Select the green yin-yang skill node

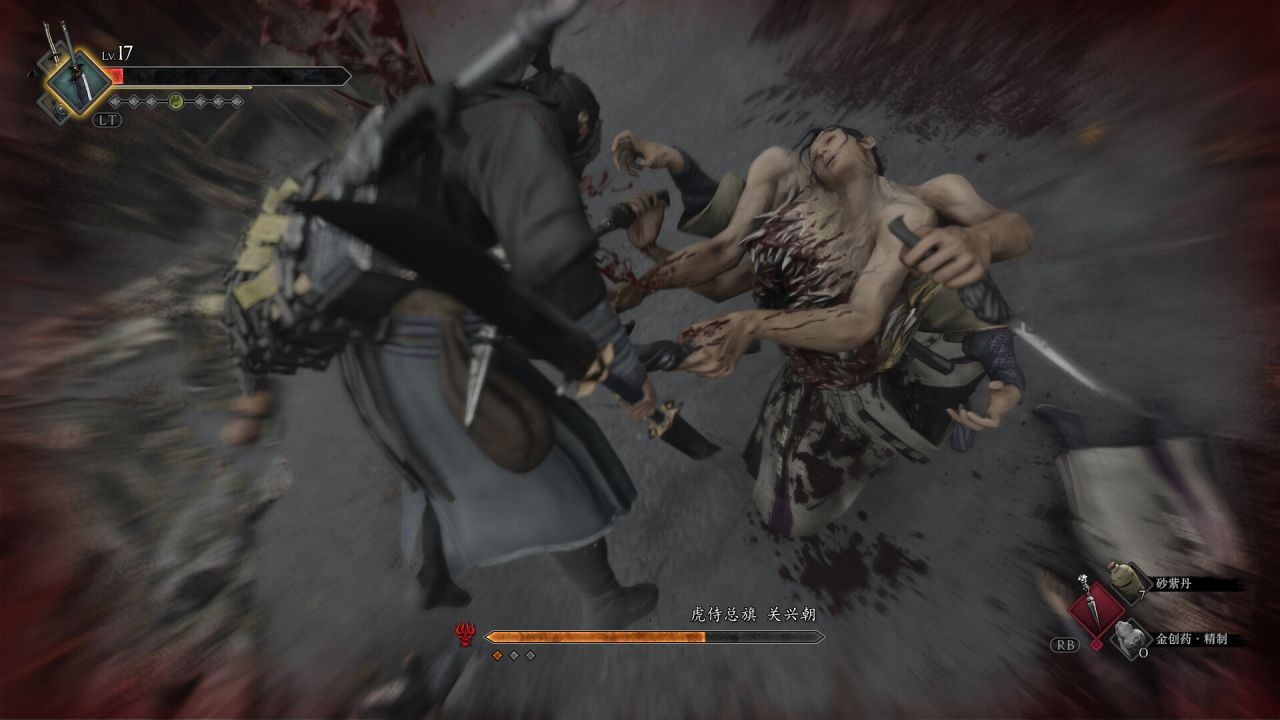pos(175,101)
